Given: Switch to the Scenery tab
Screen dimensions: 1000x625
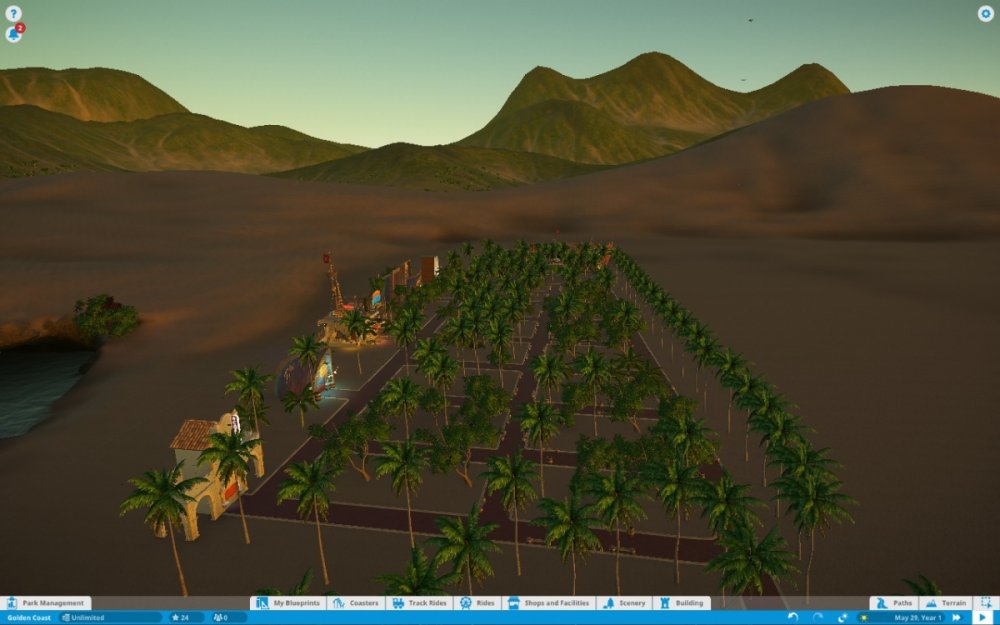Looking at the screenshot, I should tap(625, 603).
